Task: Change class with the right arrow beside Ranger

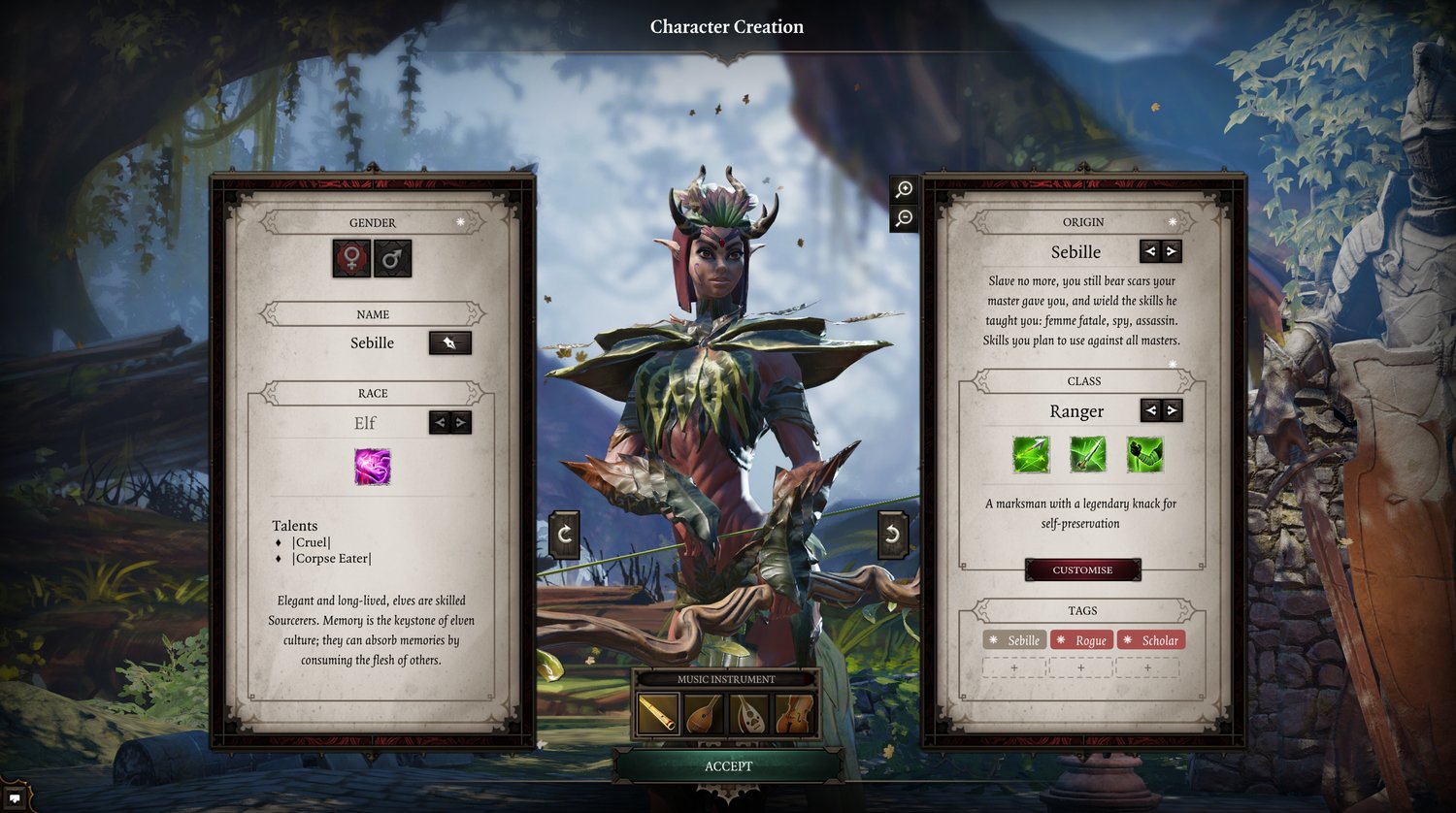Action: 1171,410
